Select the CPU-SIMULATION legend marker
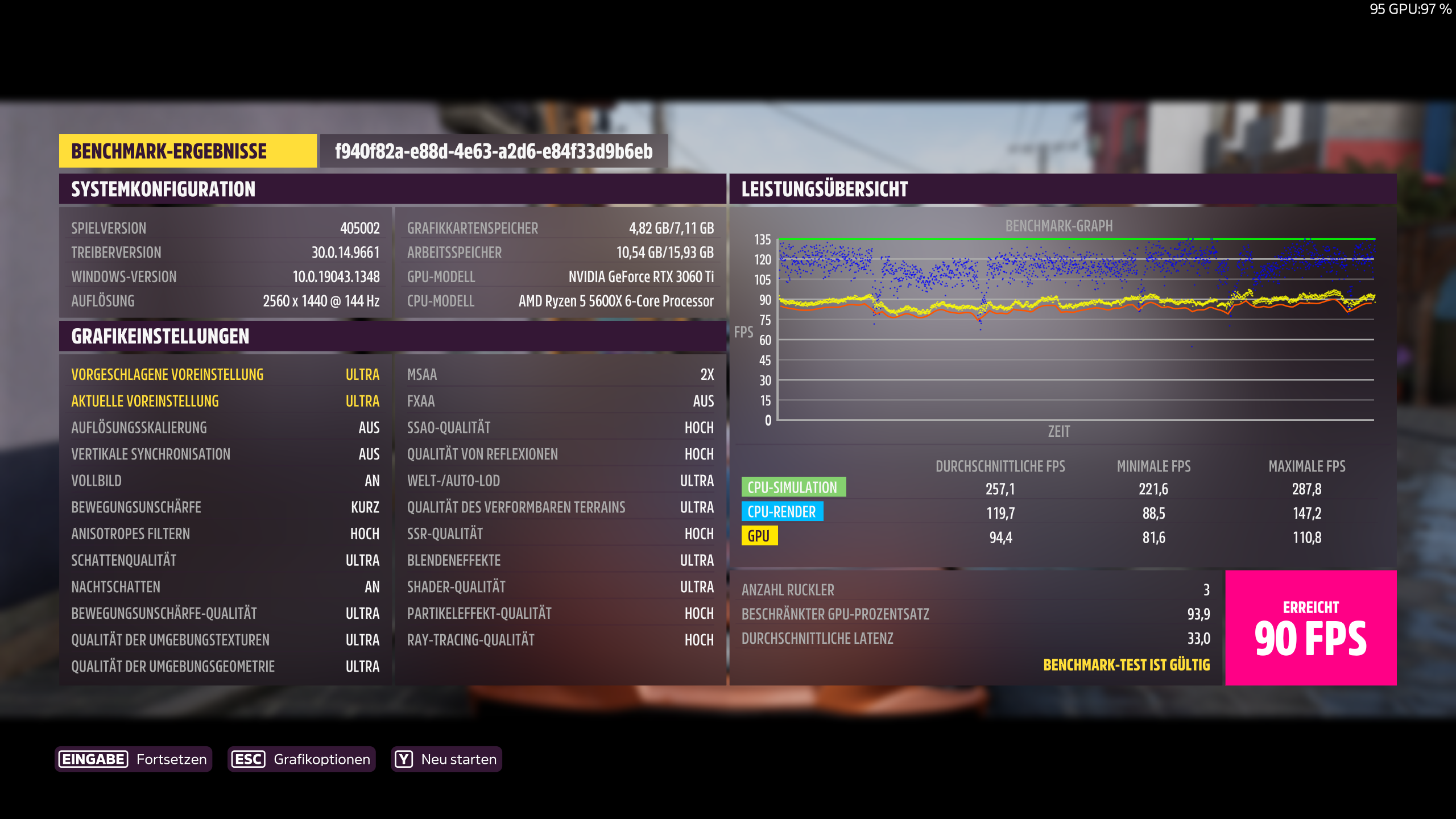 793,487
